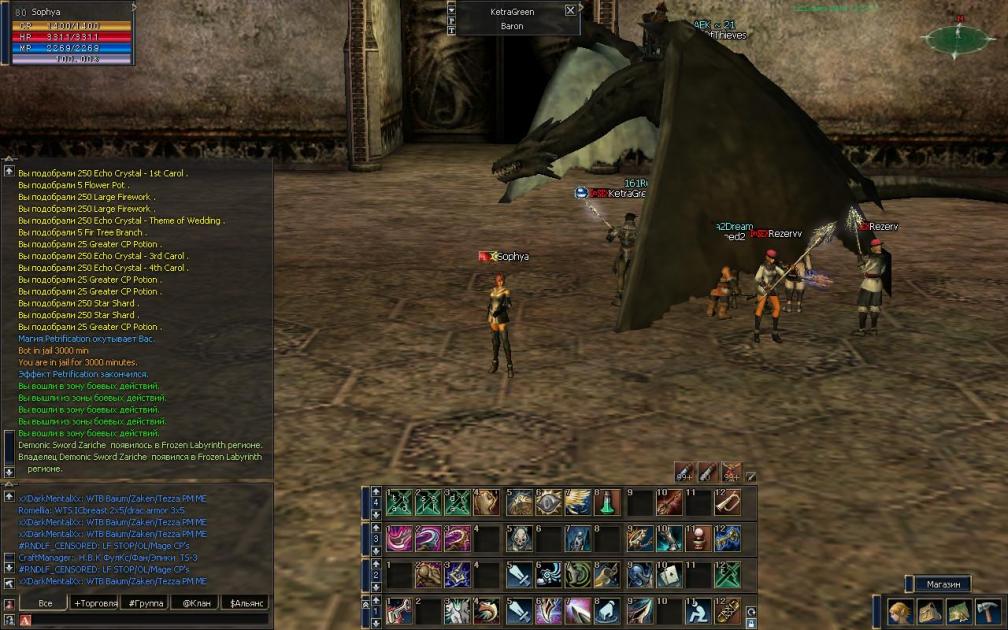Switch to the $Альянс alliance chat tab

pos(244,603)
